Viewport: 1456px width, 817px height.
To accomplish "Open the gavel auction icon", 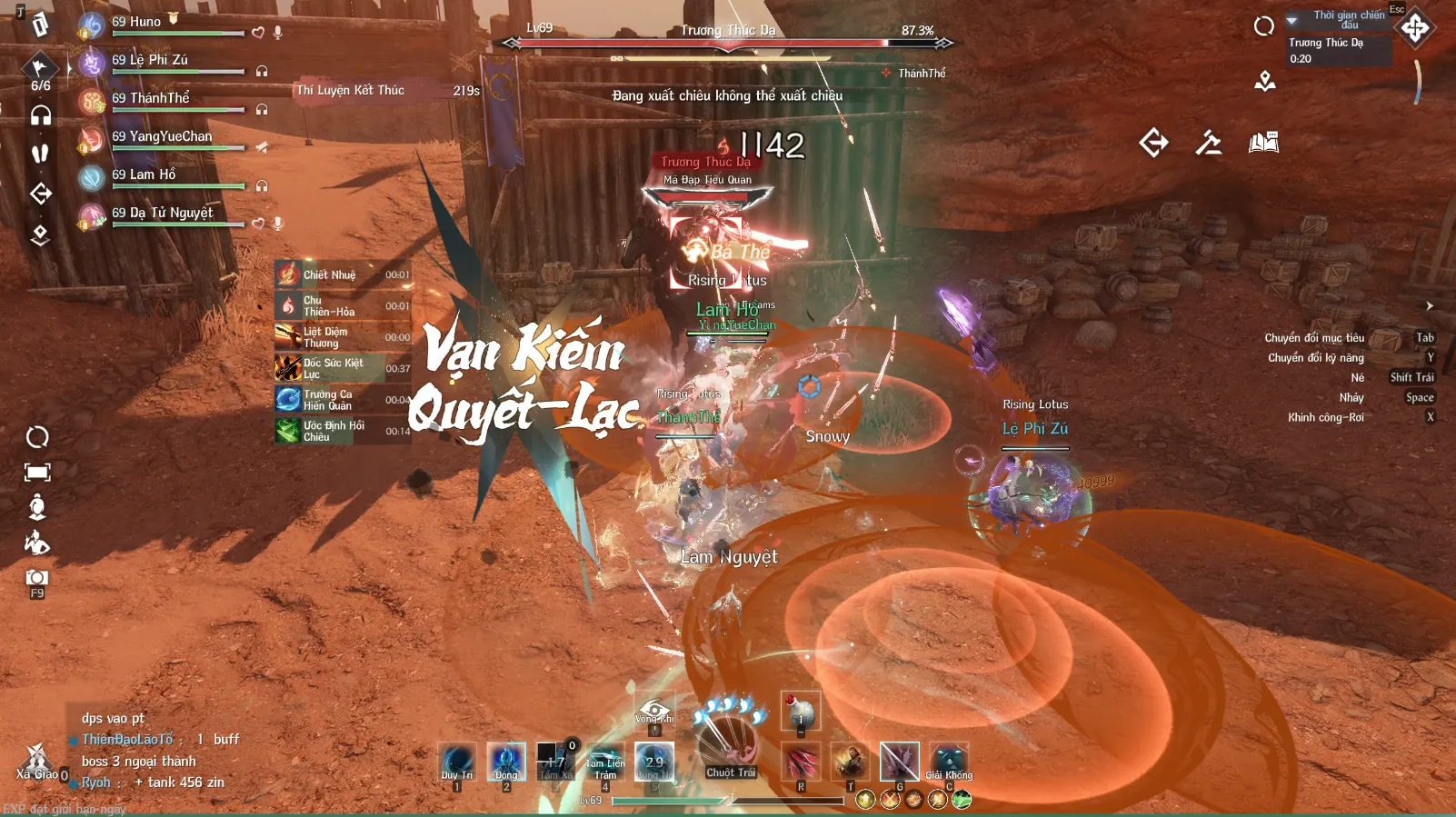I will coord(1208,143).
